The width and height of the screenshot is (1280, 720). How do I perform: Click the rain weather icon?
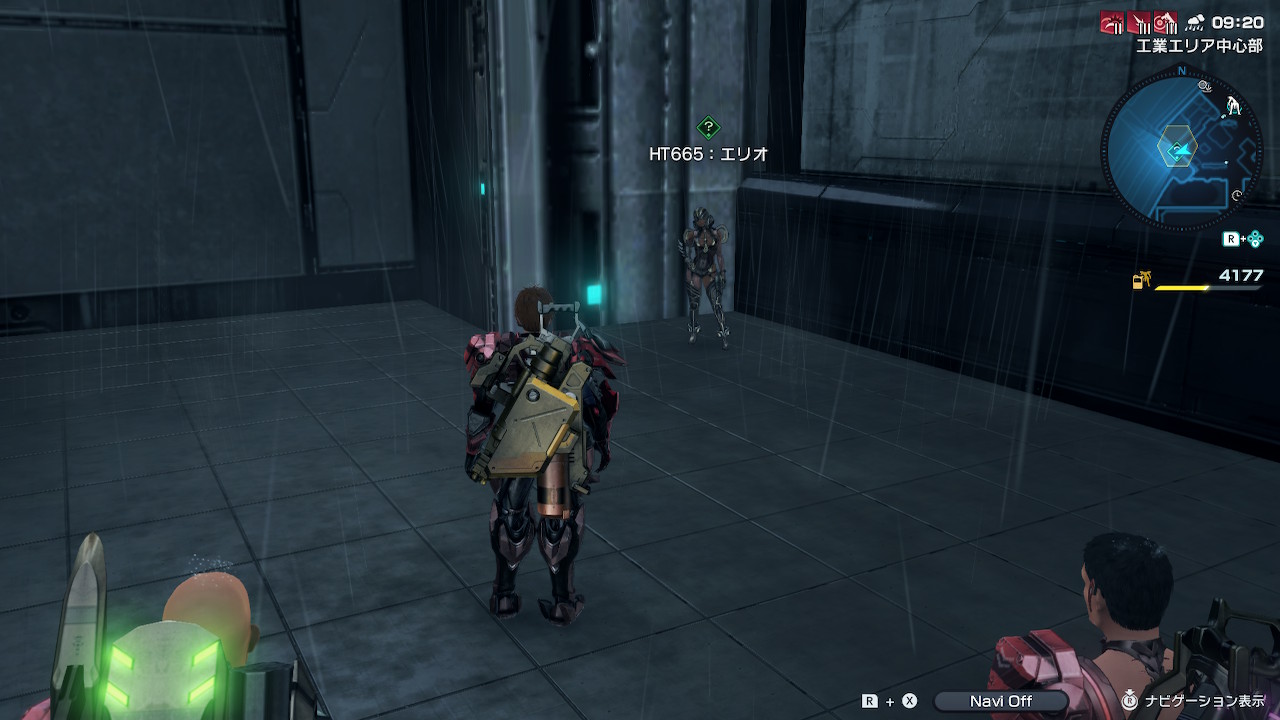click(1194, 22)
